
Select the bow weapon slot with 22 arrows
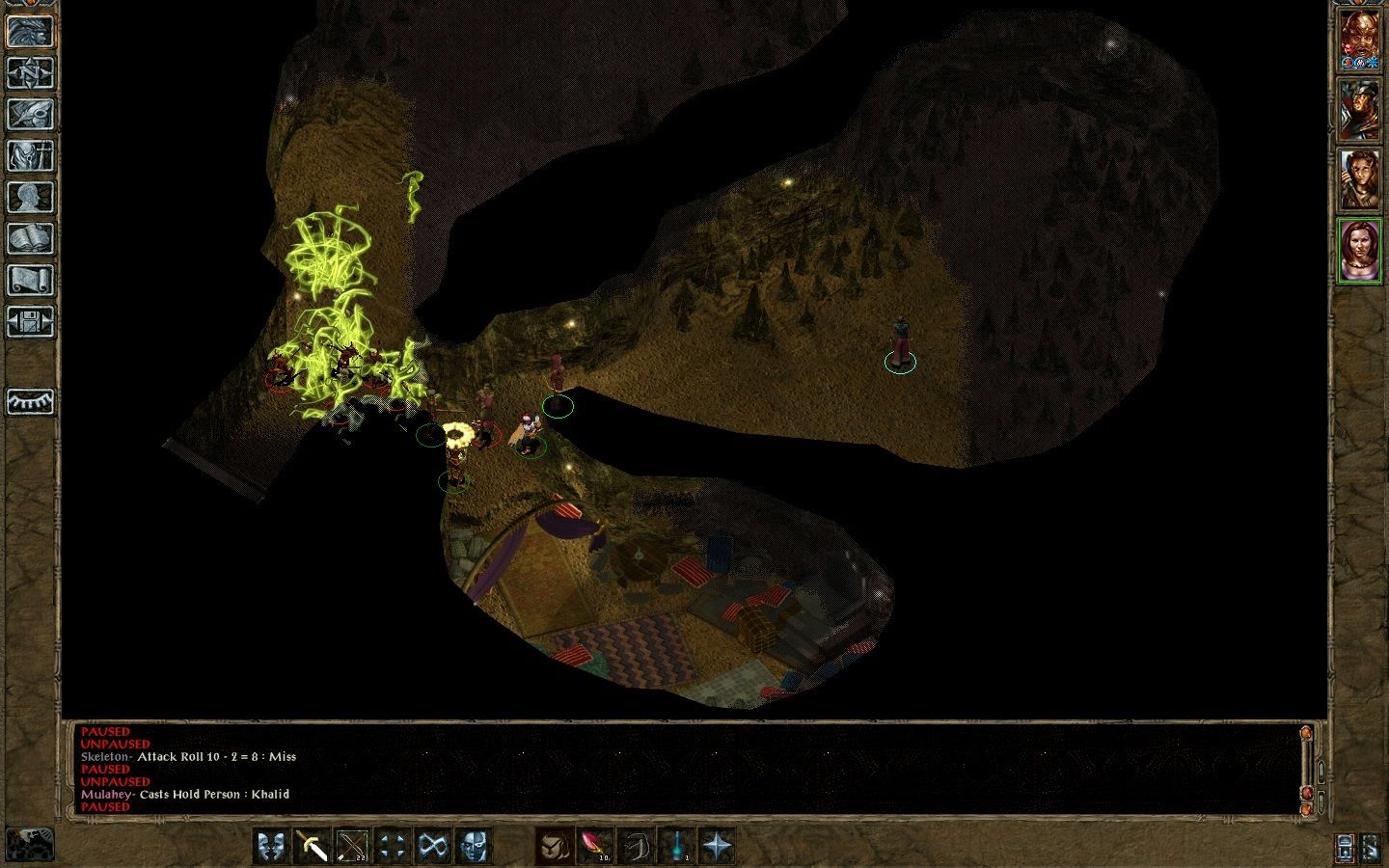(x=352, y=846)
